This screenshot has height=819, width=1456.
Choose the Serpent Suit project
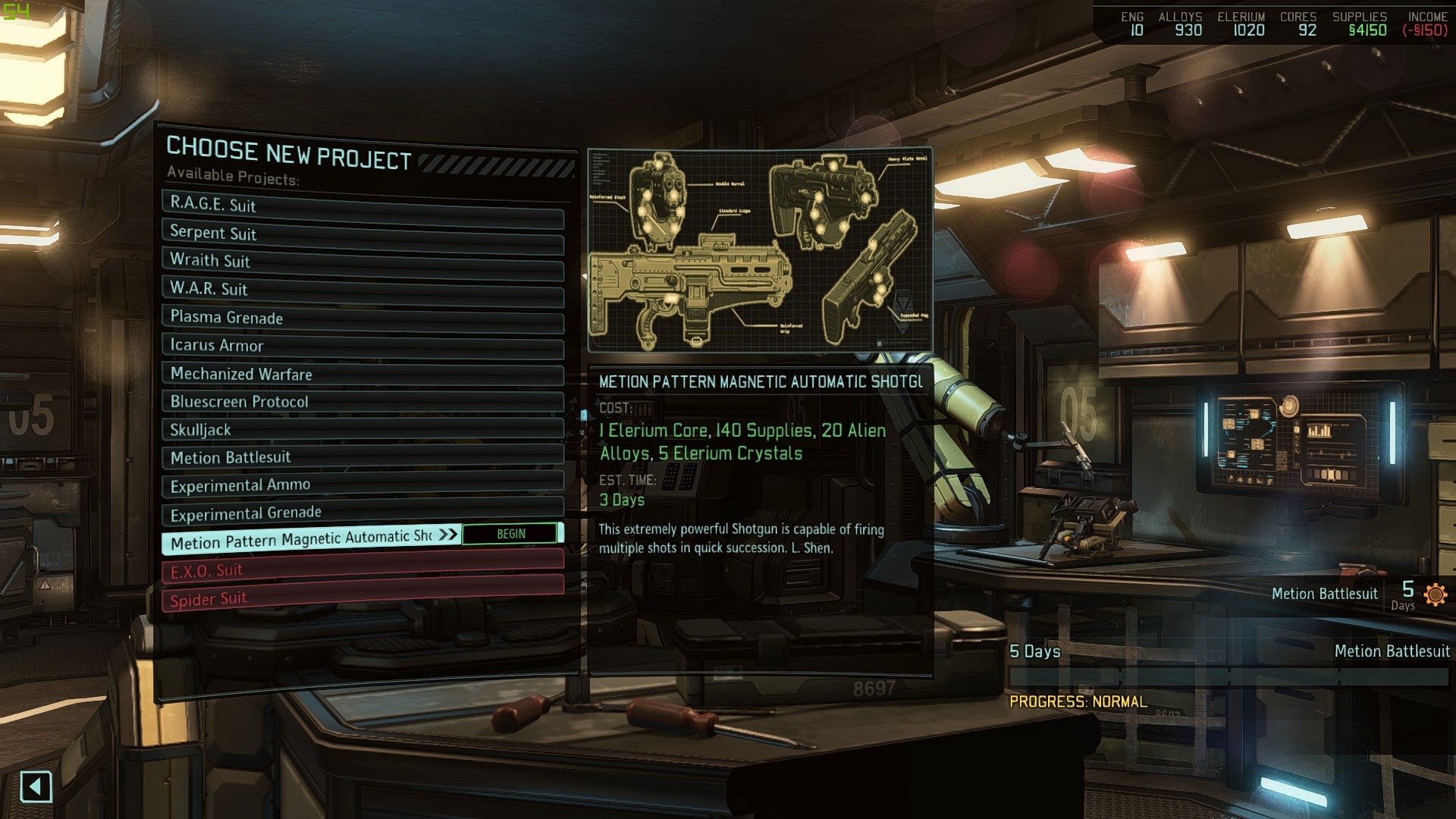[362, 234]
